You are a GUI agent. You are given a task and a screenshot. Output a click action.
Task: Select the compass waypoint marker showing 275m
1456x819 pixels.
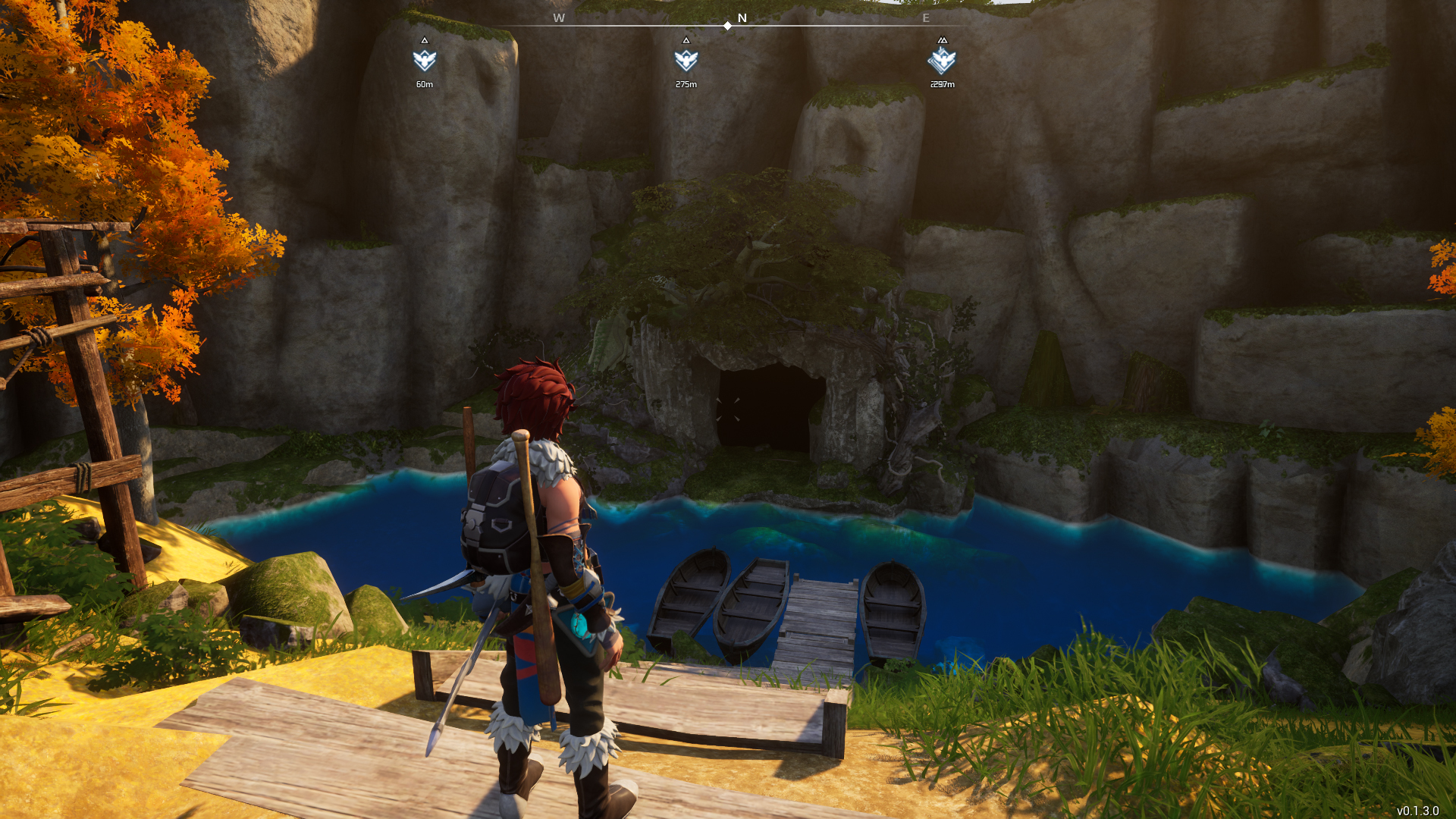686,60
